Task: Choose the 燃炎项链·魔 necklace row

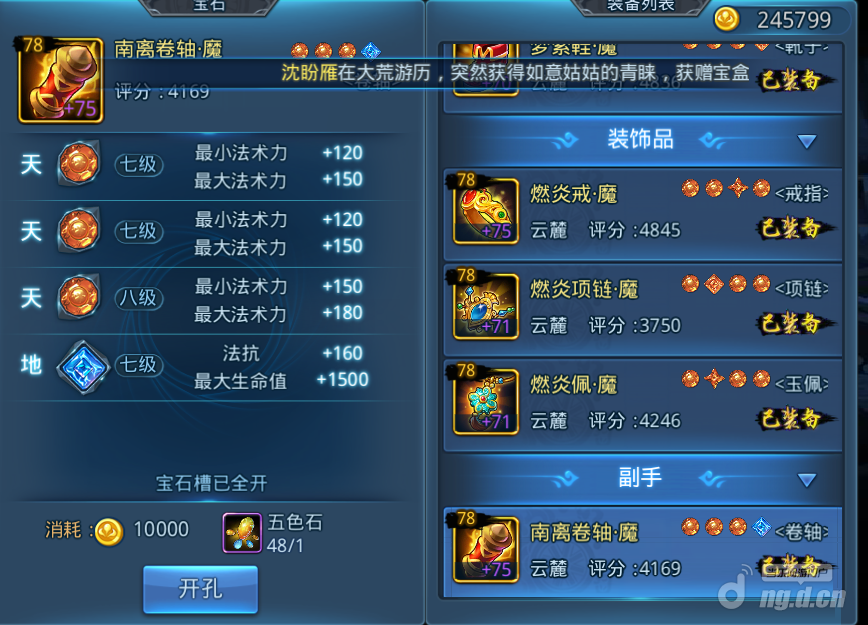Action: tap(642, 306)
